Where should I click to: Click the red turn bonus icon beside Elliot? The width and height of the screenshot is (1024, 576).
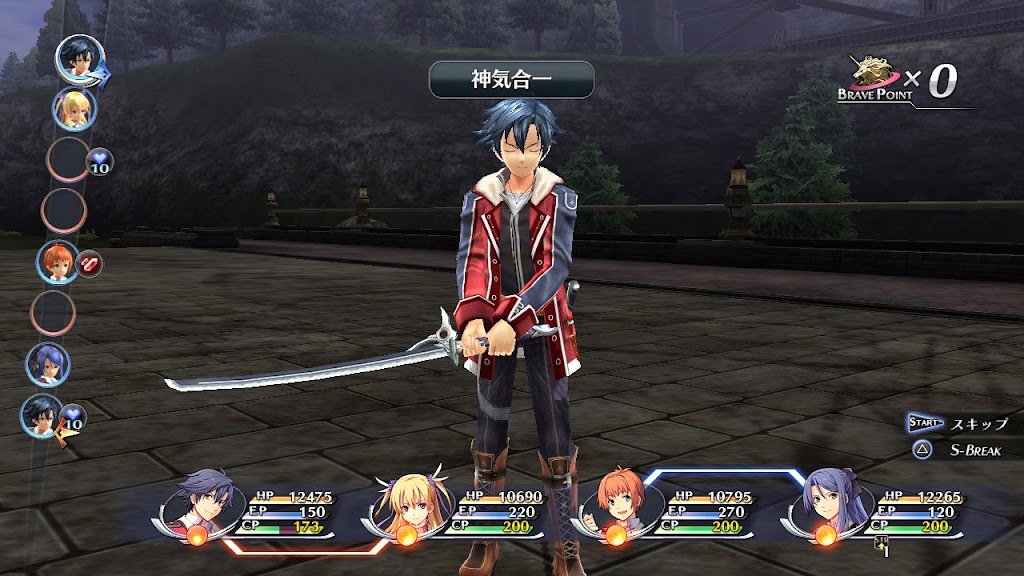click(x=90, y=265)
